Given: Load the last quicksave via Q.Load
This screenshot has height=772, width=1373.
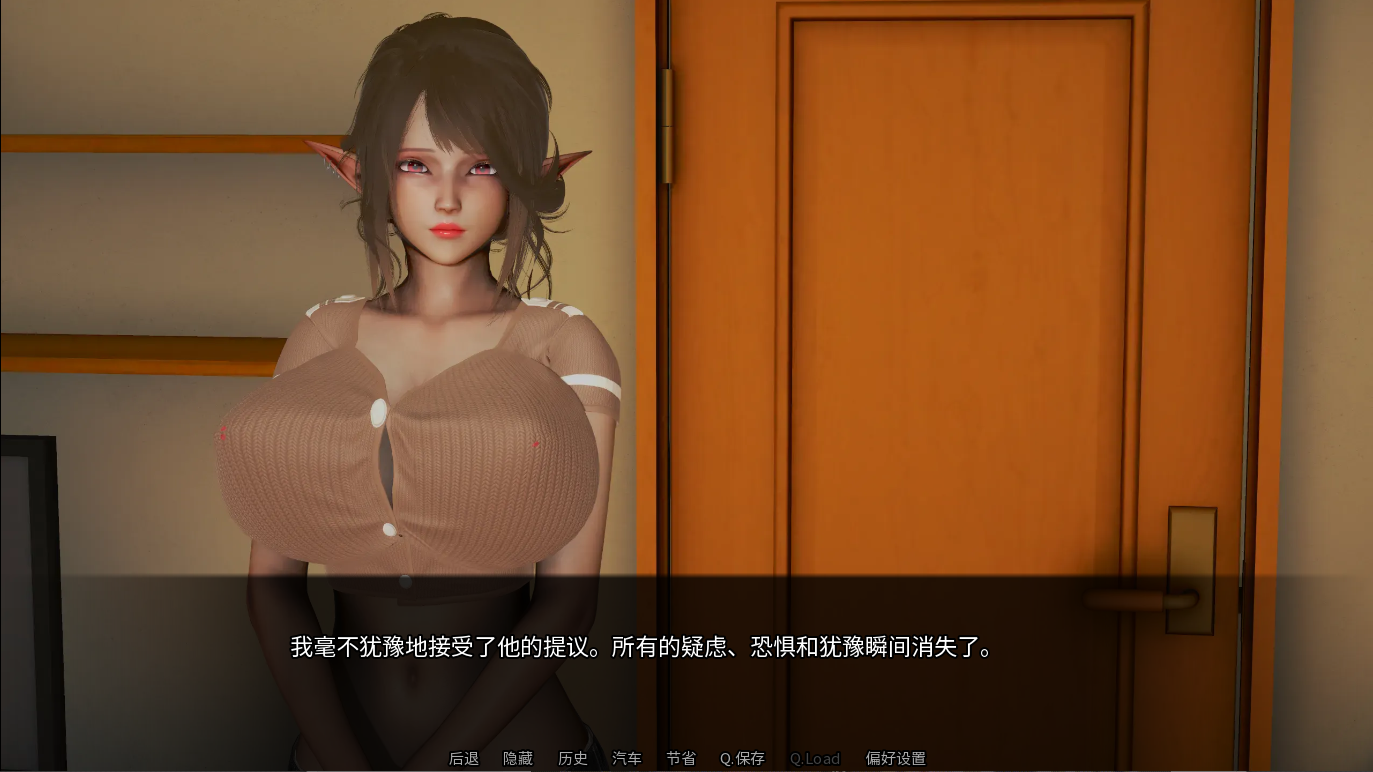Looking at the screenshot, I should click(814, 758).
